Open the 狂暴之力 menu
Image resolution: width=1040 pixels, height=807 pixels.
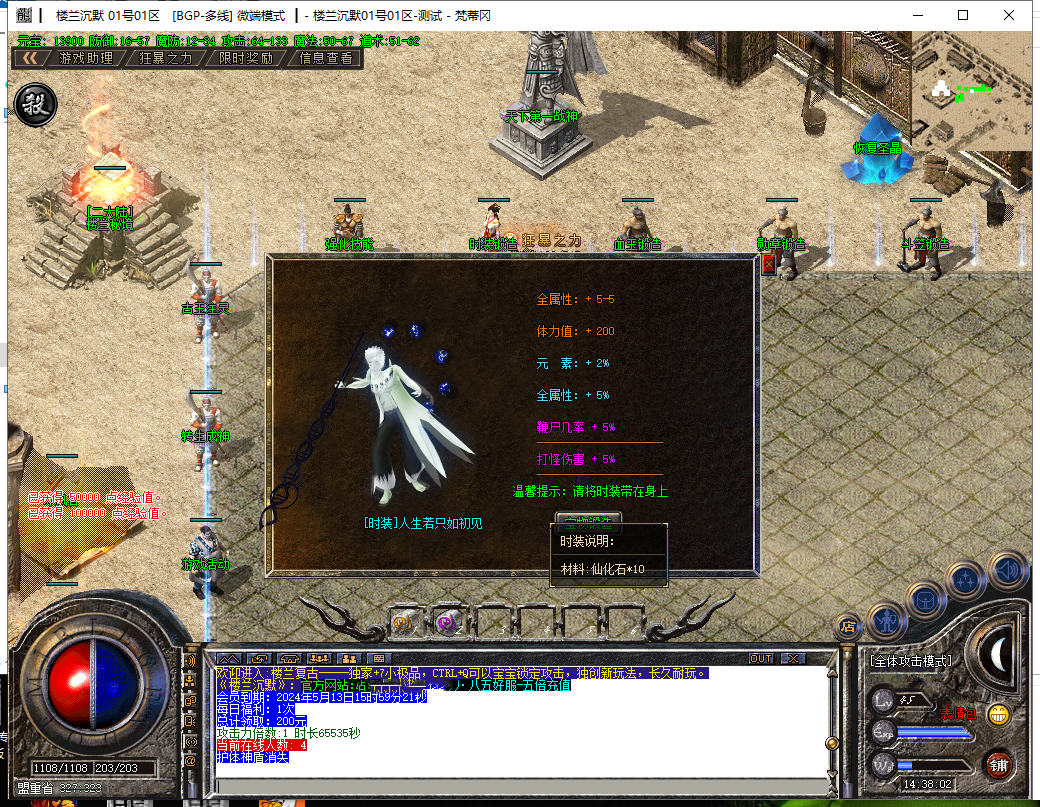[166, 58]
